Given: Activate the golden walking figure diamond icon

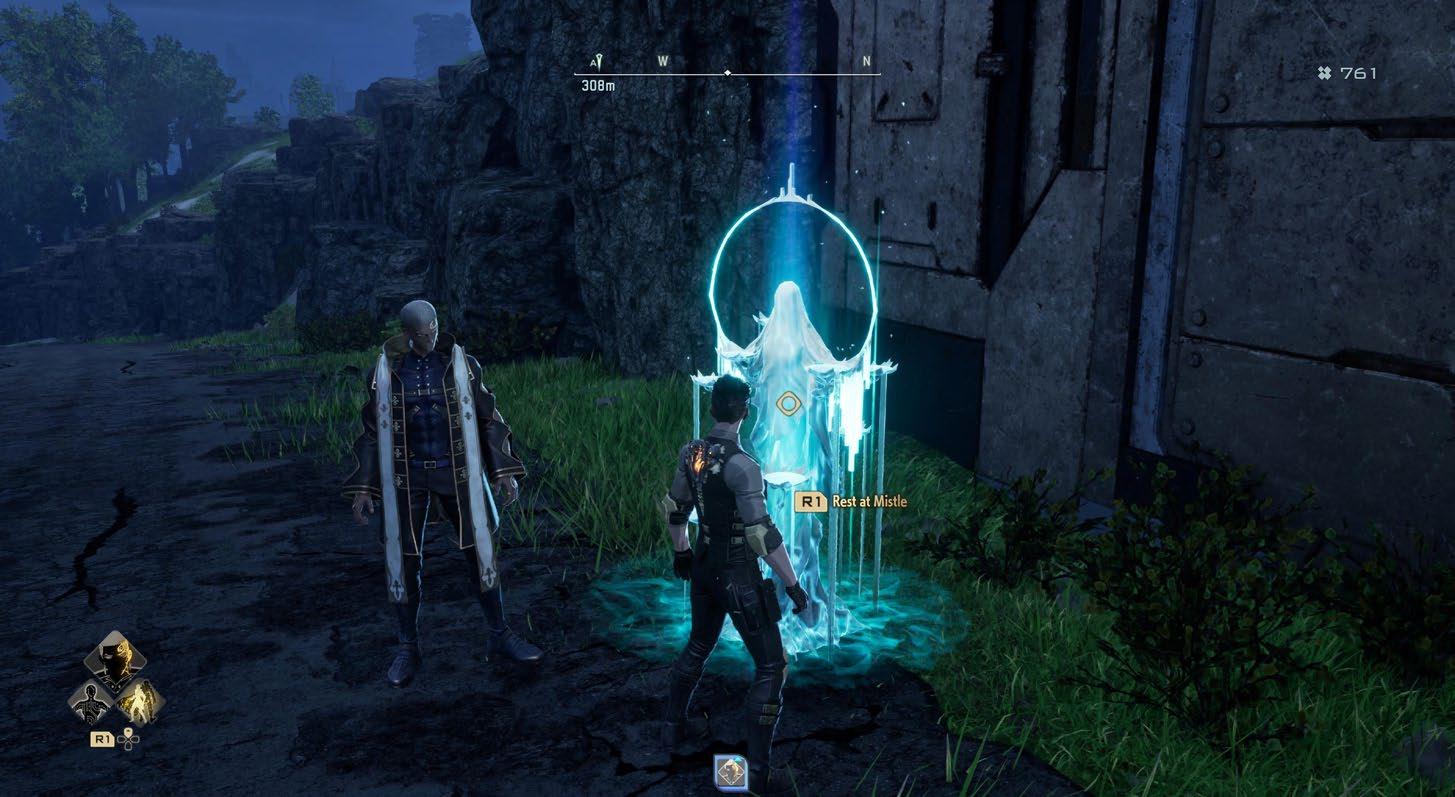Looking at the screenshot, I should [139, 701].
